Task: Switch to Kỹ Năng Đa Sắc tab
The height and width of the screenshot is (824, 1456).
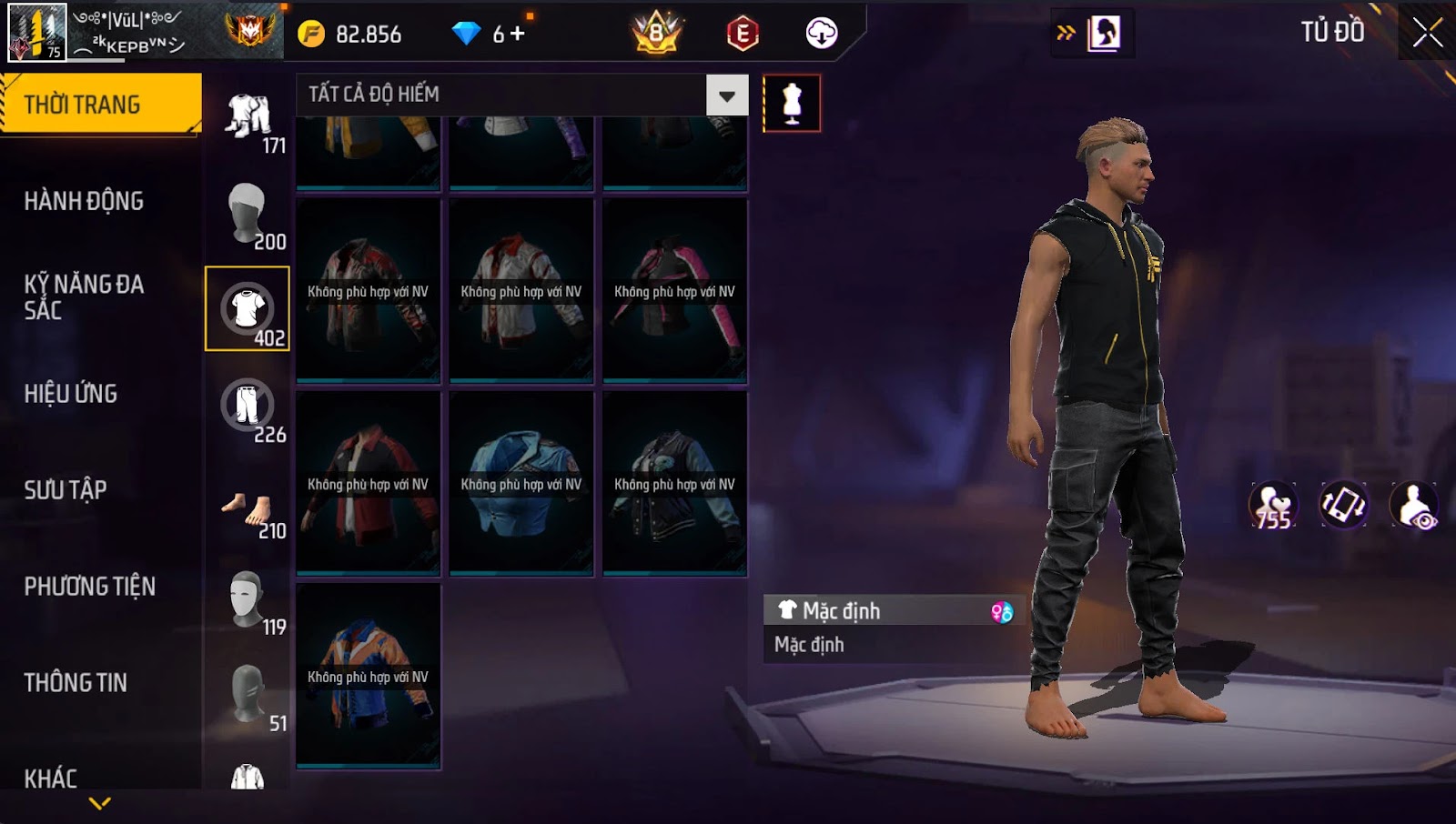Action: tap(84, 296)
